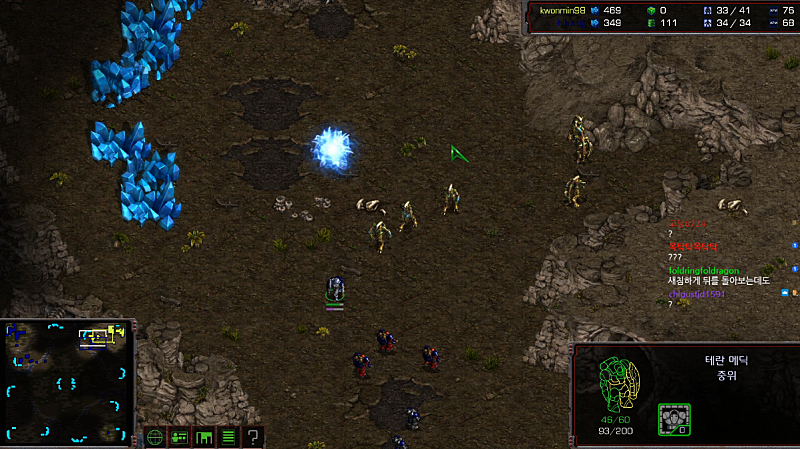Select the green bar-chart button by the minimap
This screenshot has width=800, height=449.
tap(204, 437)
